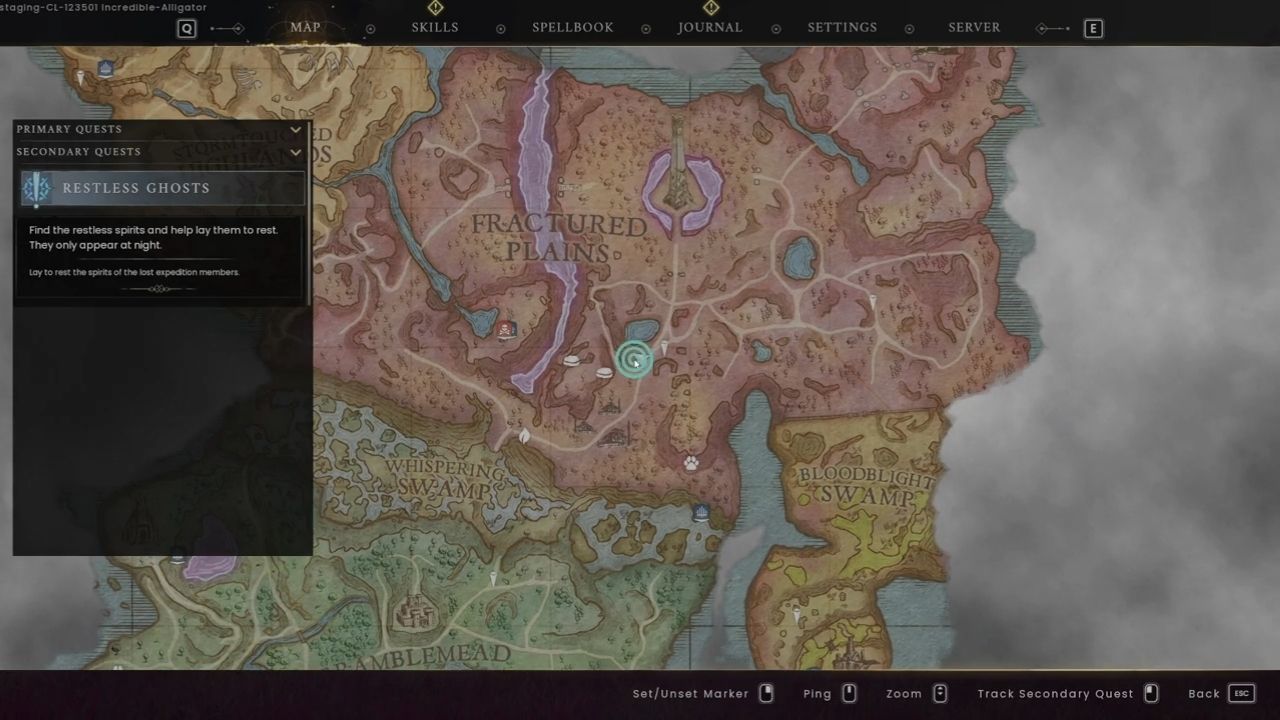Image resolution: width=1280 pixels, height=720 pixels.
Task: Click the blue icon in the top-left map corner
Action: 105,67
